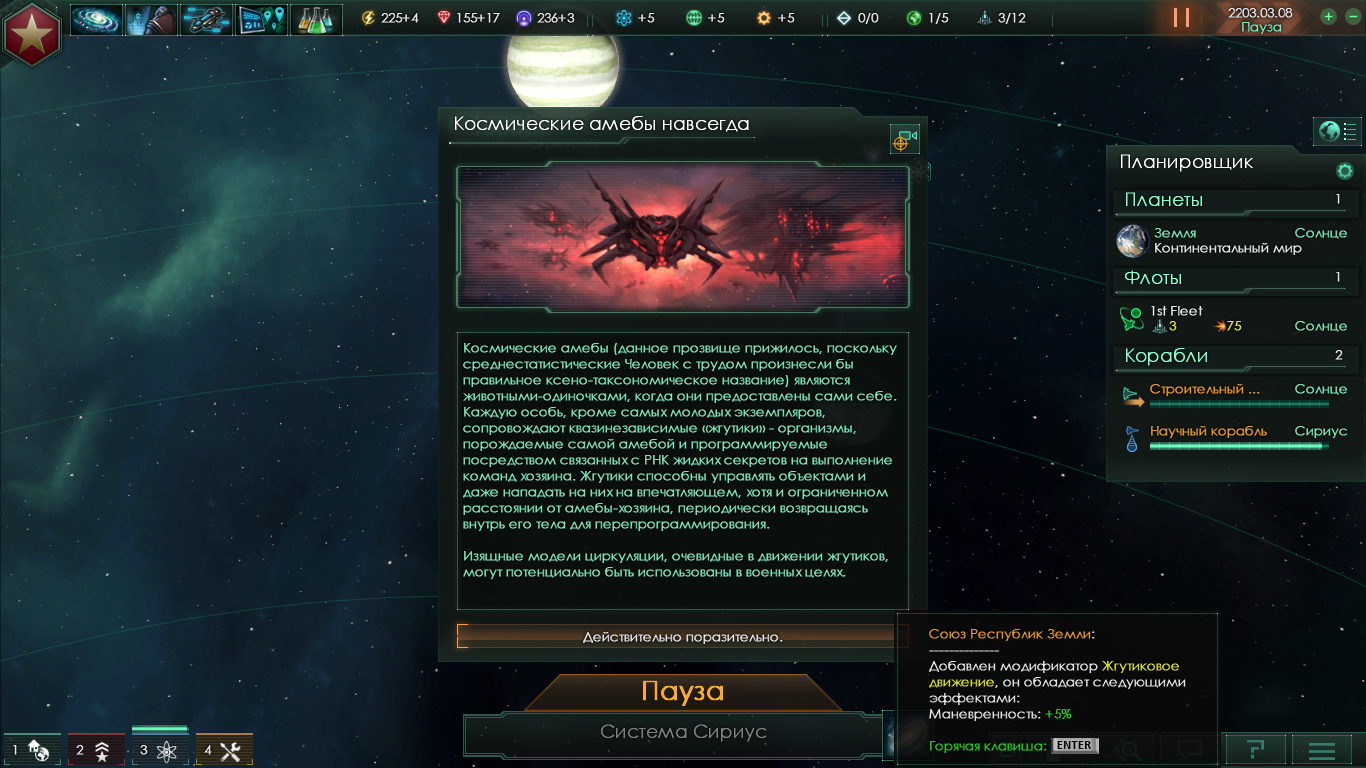Open the main menu hamburger button
The height and width of the screenshot is (768, 1366).
coord(1321,749)
